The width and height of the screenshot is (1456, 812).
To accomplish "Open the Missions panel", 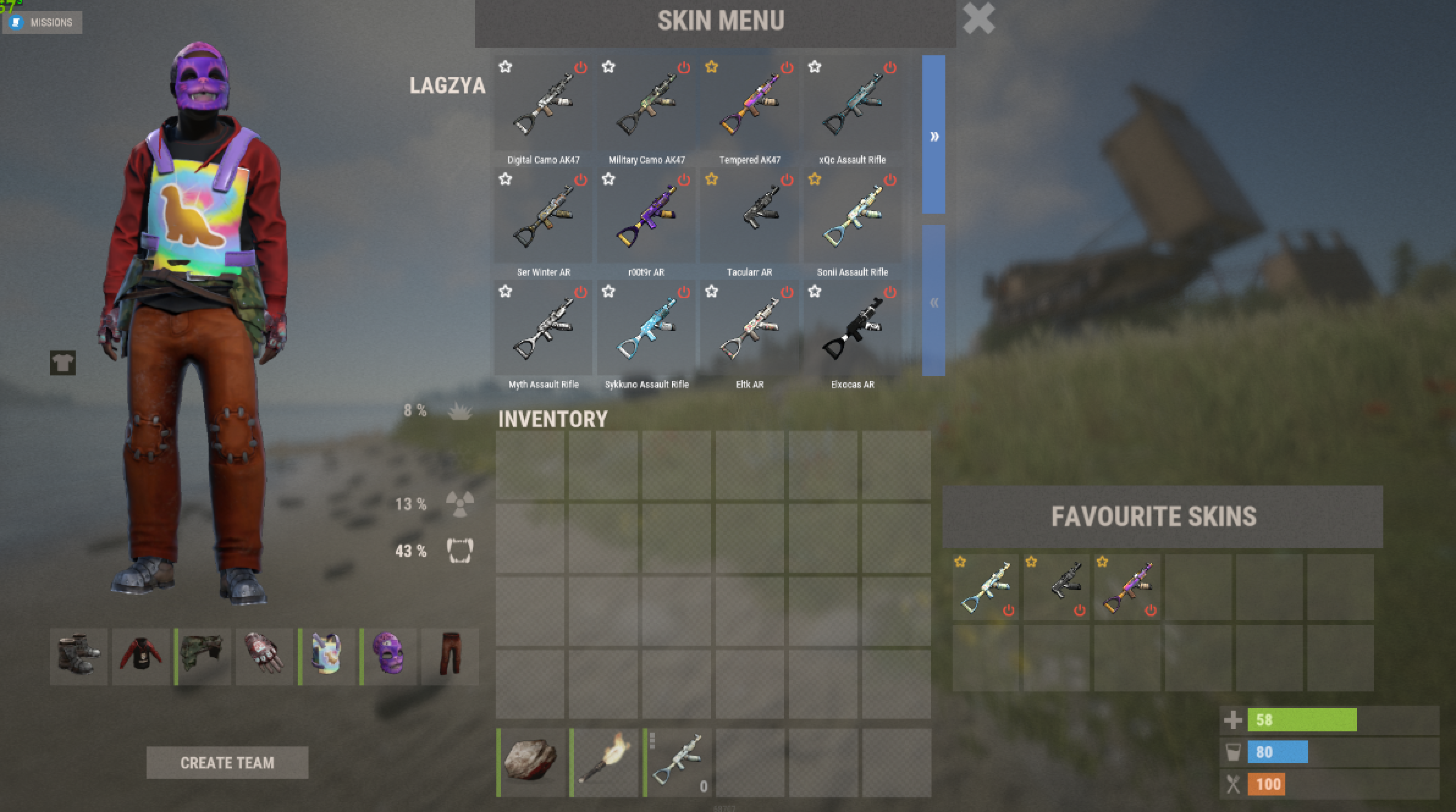I will 43,23.
